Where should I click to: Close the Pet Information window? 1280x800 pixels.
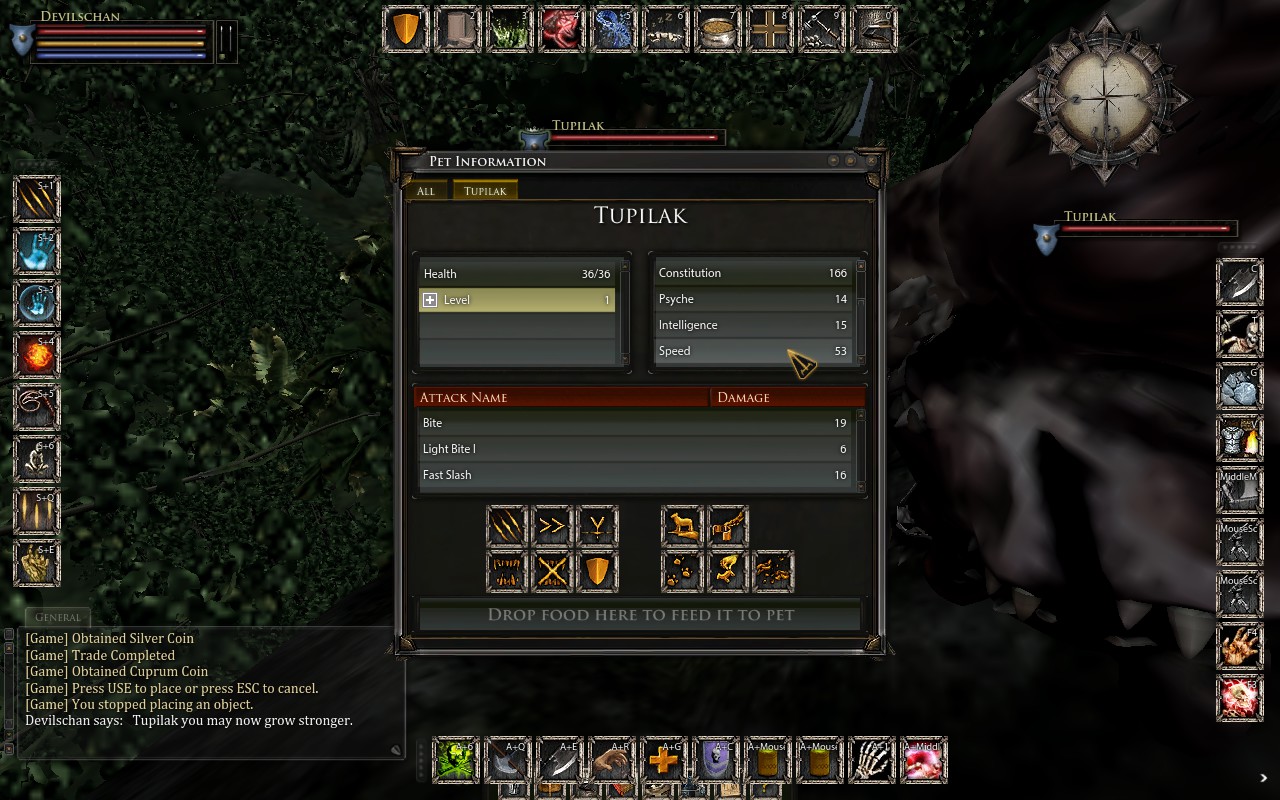870,161
